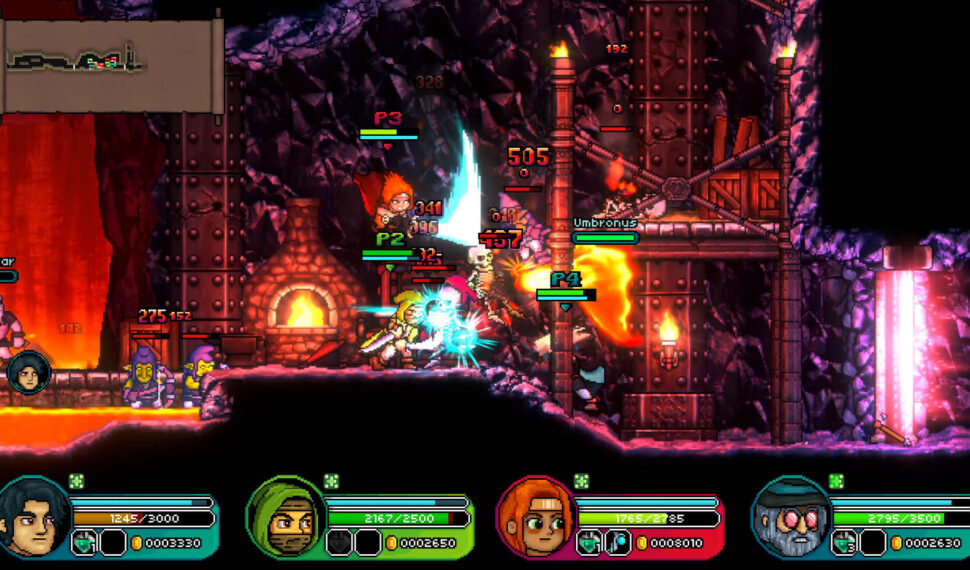Open the parchment scroll minimap

point(110,62)
